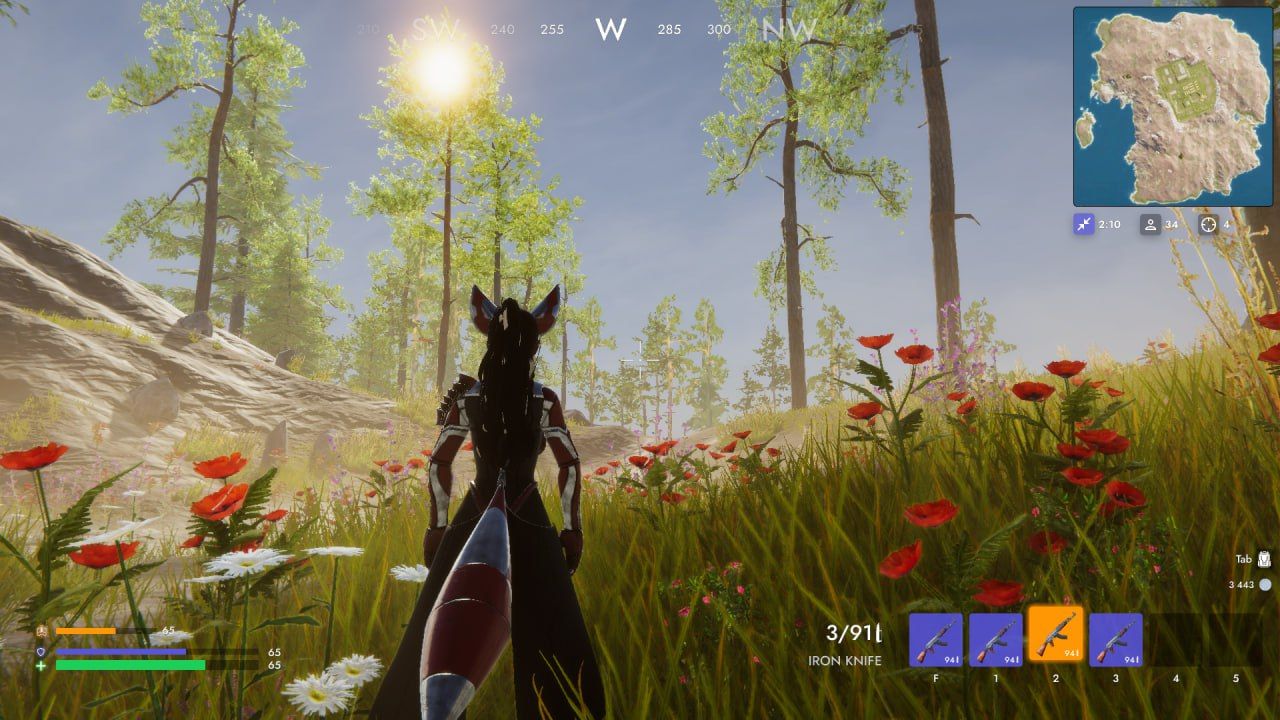Image resolution: width=1280 pixels, height=720 pixels.
Task: Choose the rifle in hotbar slot 1
Action: pyautogui.click(x=995, y=640)
